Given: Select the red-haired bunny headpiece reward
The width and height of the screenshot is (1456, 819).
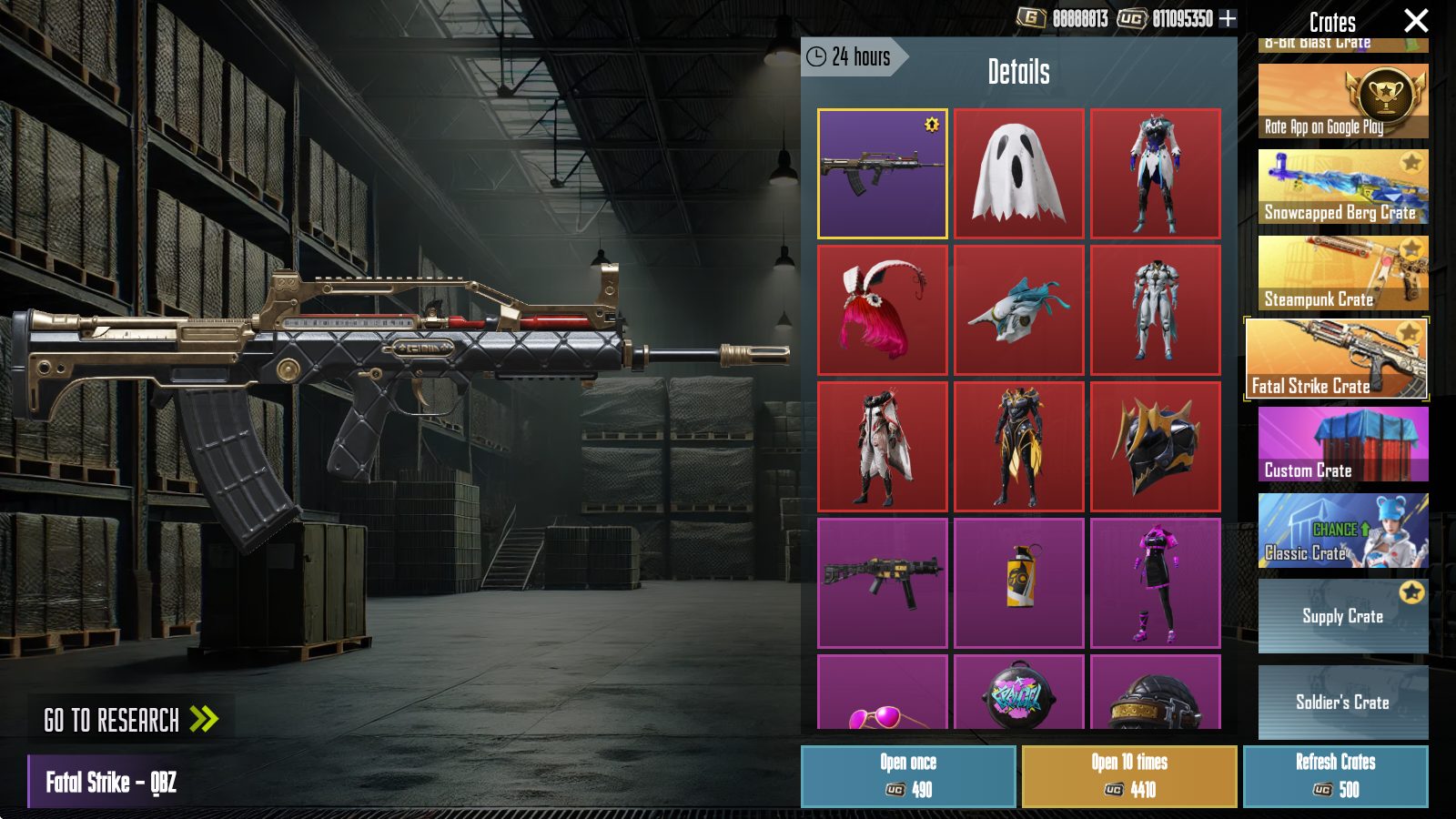Looking at the screenshot, I should coord(882,310).
